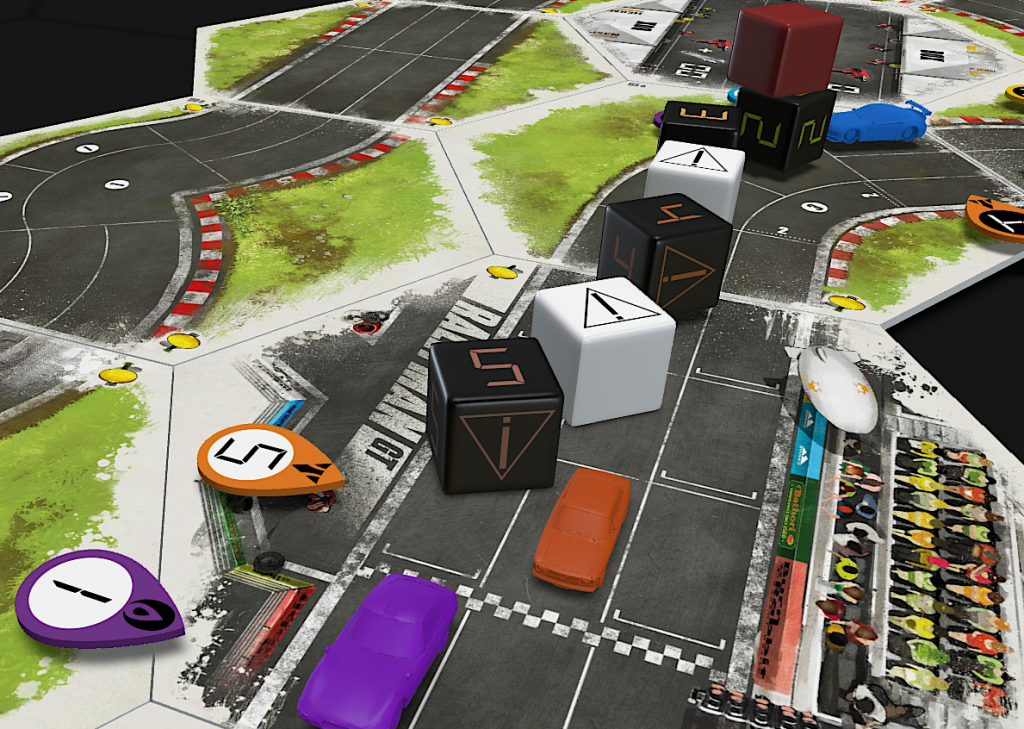Choose the black gear 5 die
Screen dimensions: 1024x729
495,415
